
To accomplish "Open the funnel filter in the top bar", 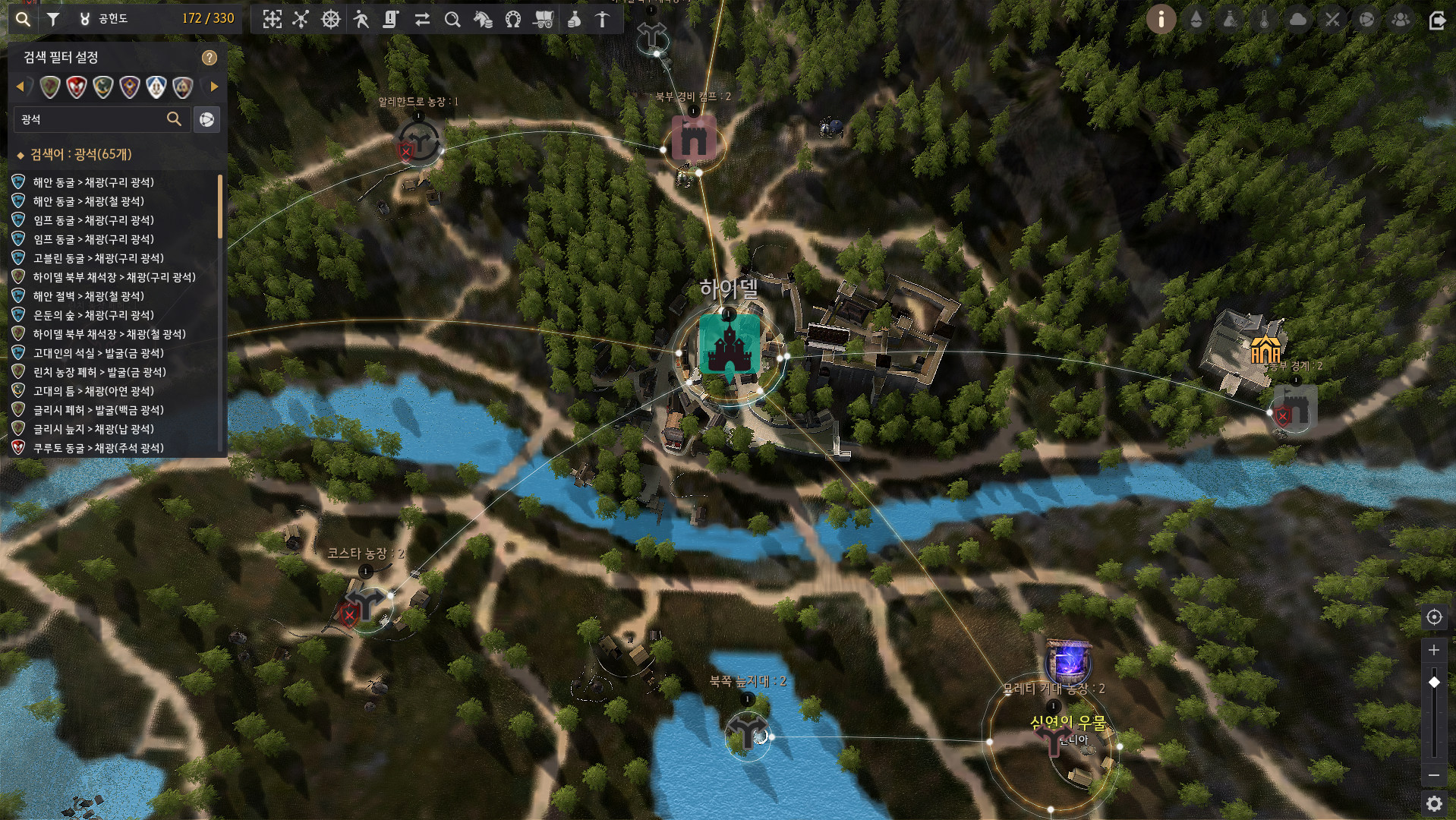I will point(53,20).
